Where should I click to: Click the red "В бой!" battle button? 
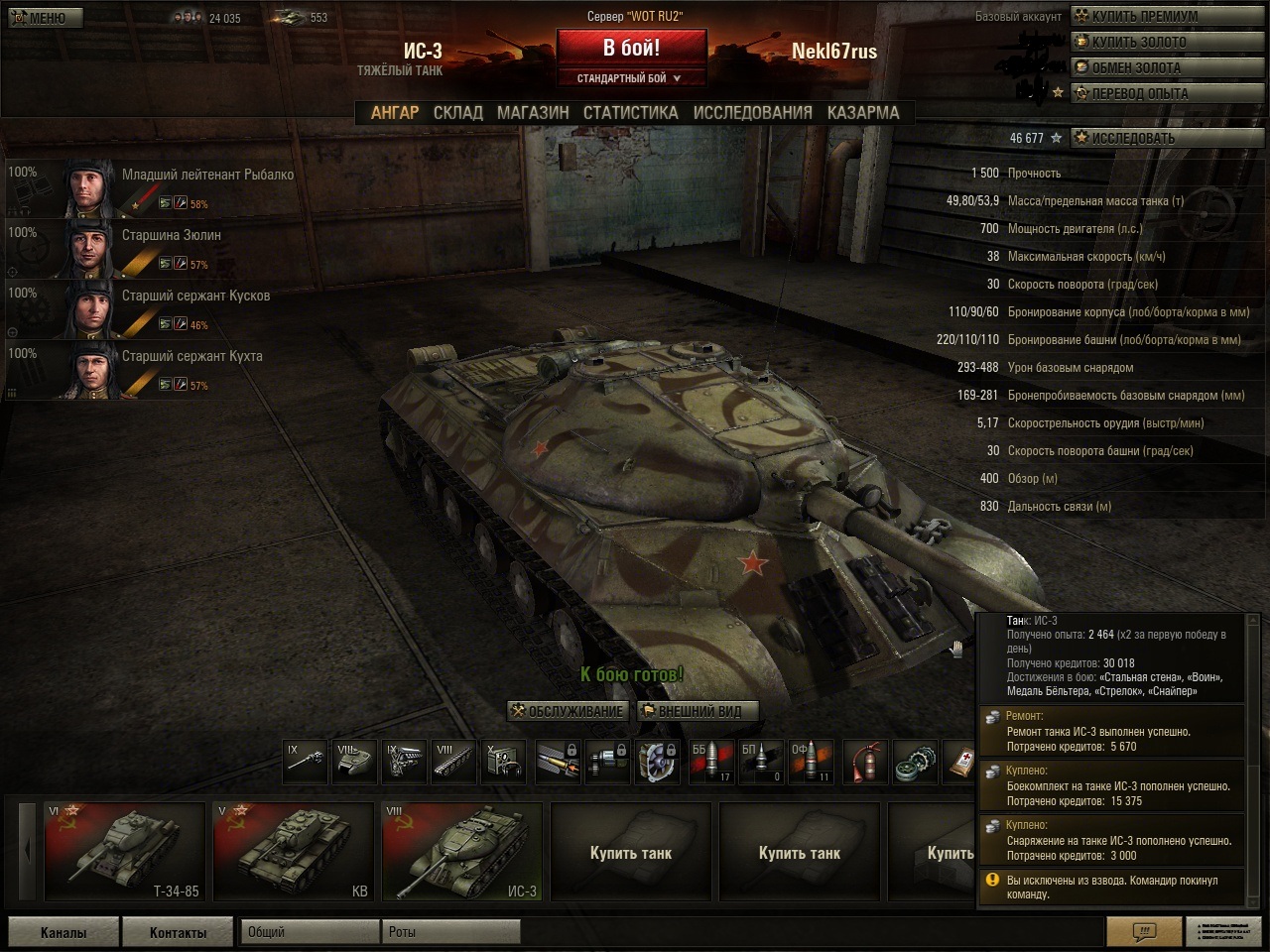631,48
